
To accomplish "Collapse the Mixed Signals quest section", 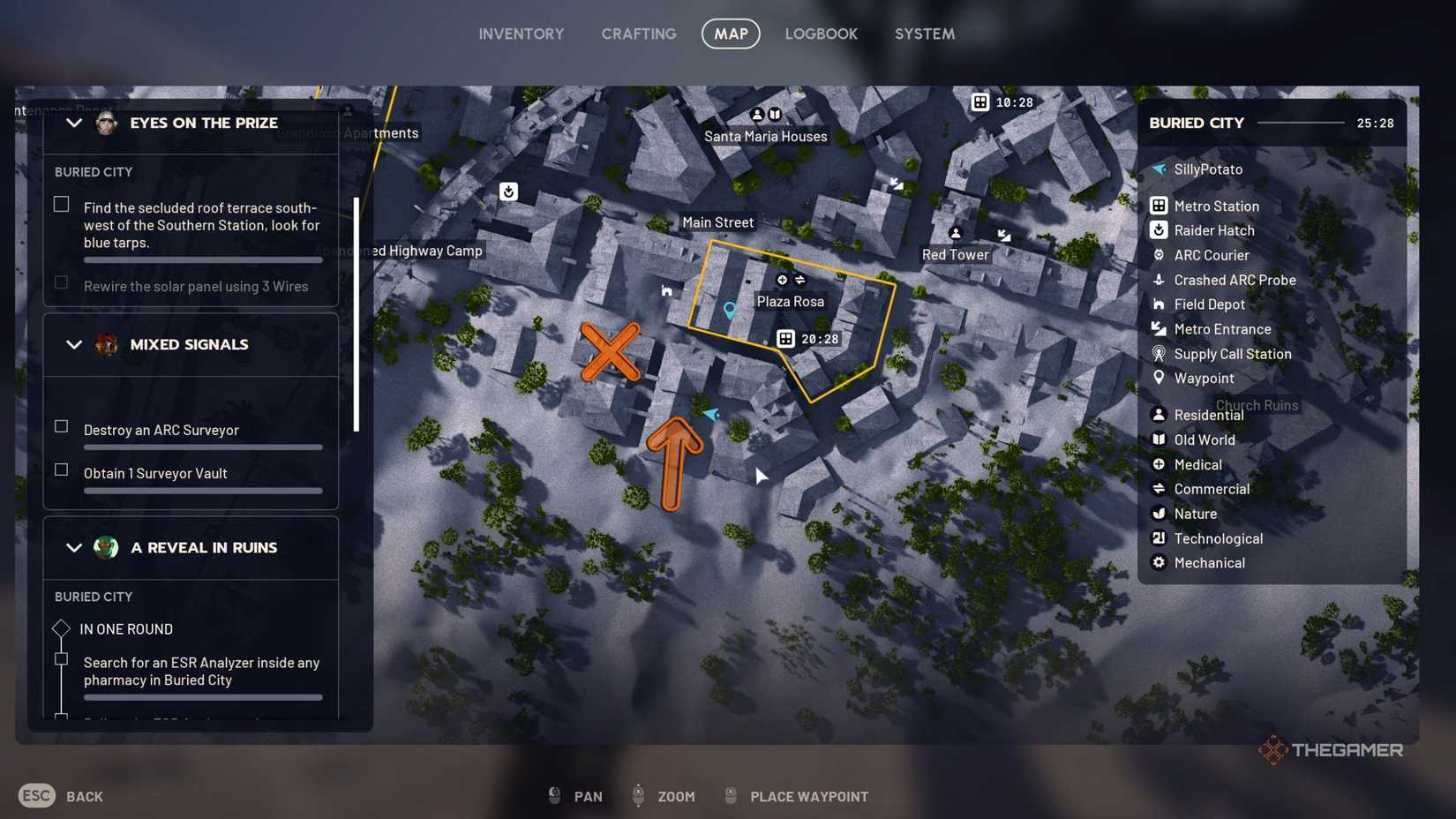I will tap(75, 345).
